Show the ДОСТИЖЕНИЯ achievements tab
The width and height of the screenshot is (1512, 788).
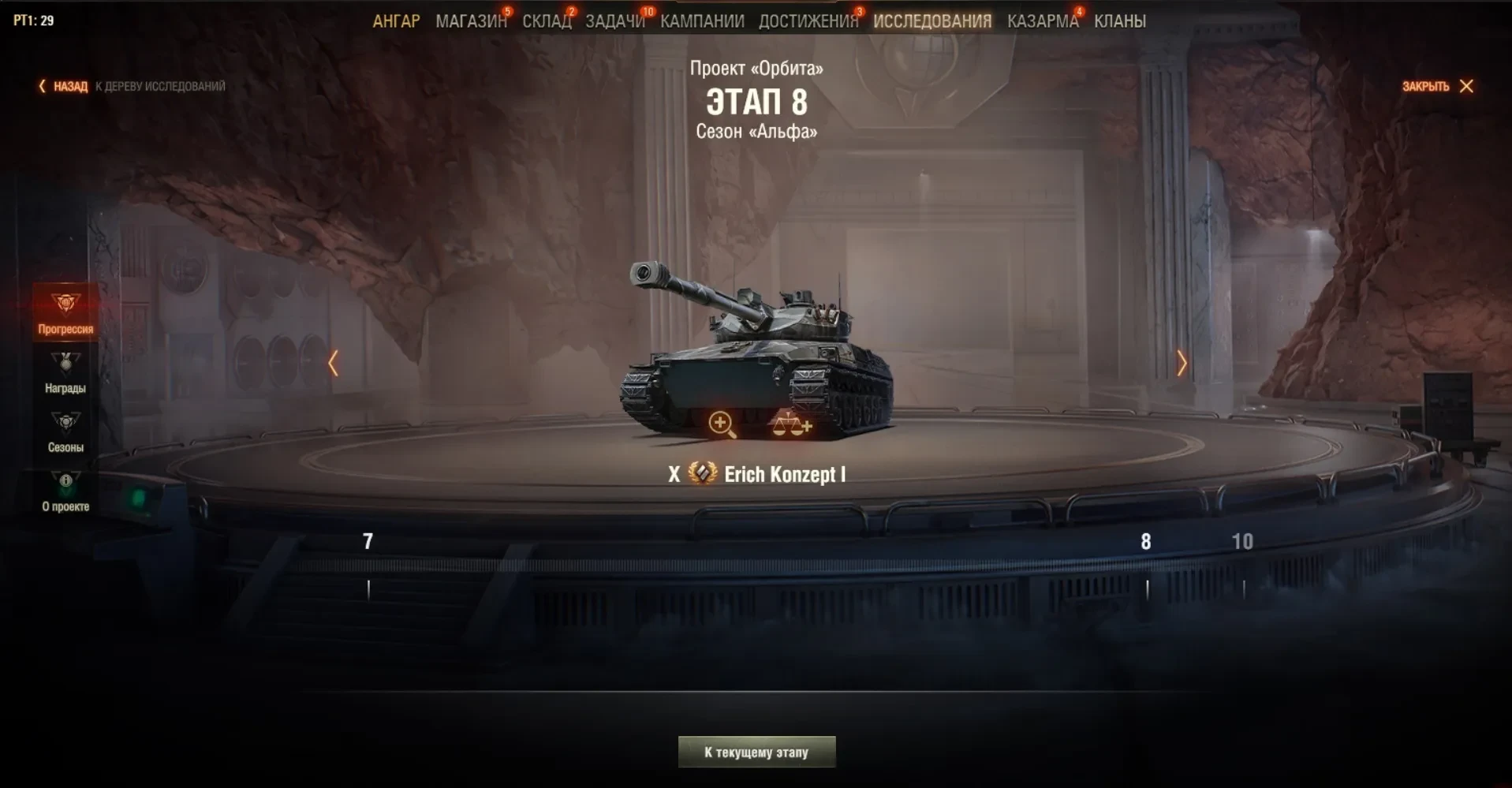tap(808, 21)
